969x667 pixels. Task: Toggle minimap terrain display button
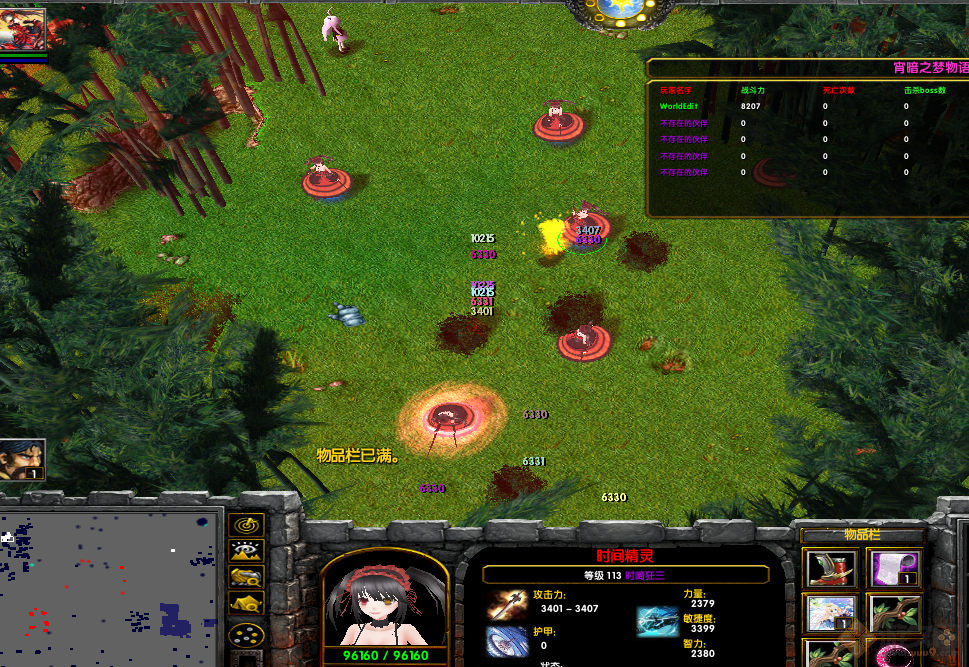pos(246,550)
